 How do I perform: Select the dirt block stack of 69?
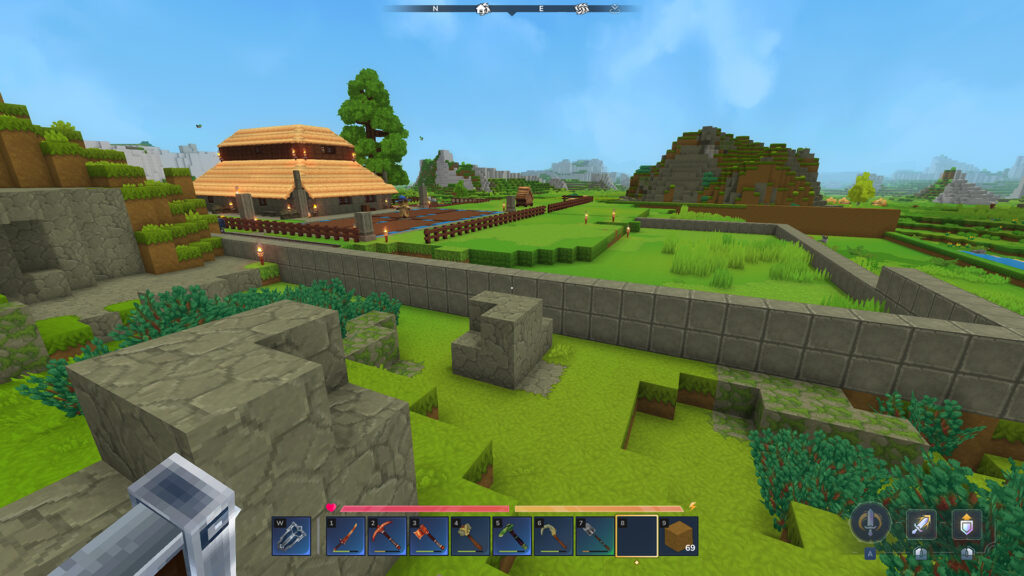[678, 536]
